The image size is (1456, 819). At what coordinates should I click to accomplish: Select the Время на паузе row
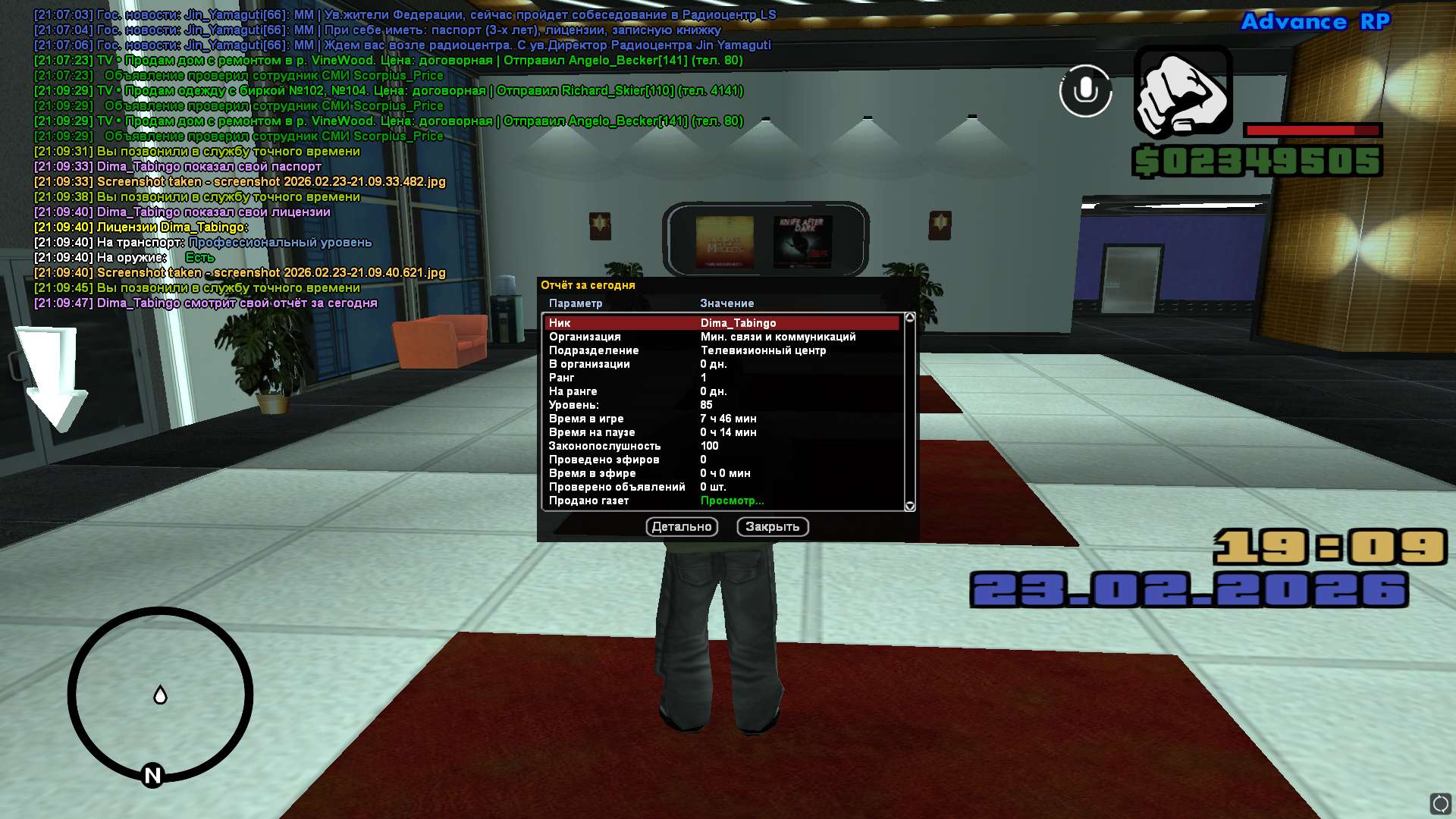[x=721, y=432]
